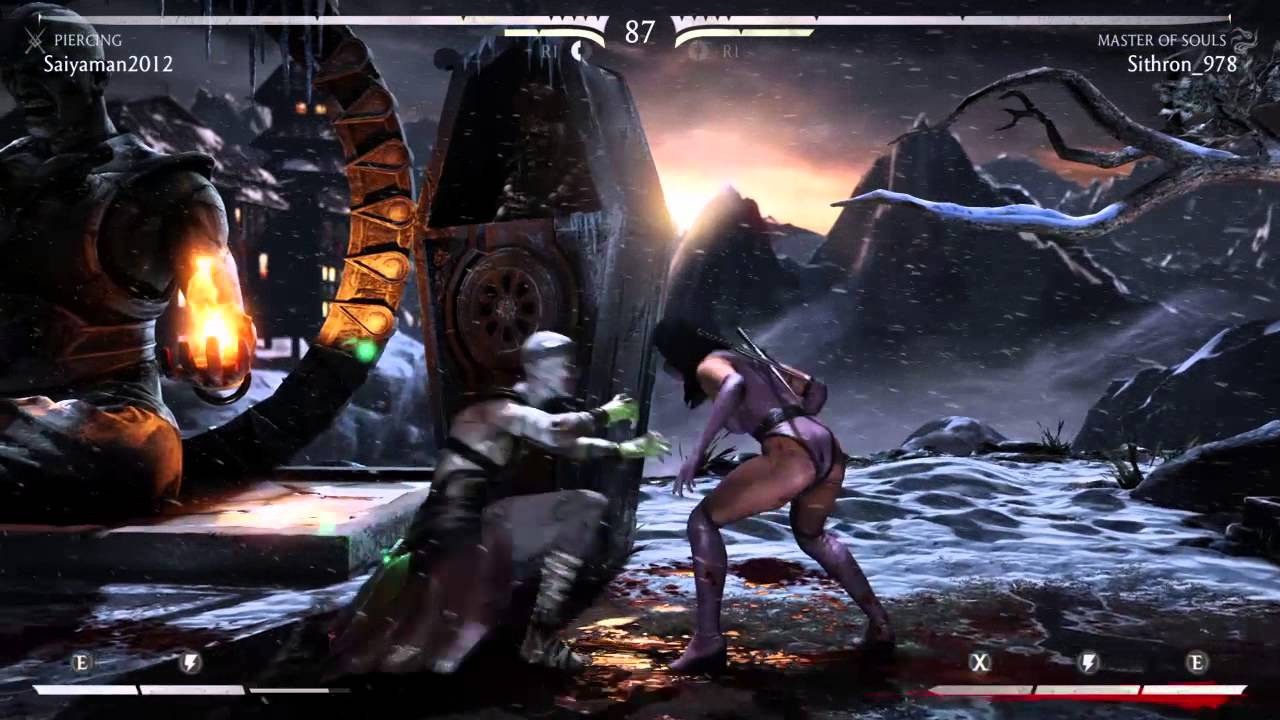Click the X interactable icon above Sithron_978's meter
This screenshot has width=1280, height=720.
pyautogui.click(x=981, y=662)
